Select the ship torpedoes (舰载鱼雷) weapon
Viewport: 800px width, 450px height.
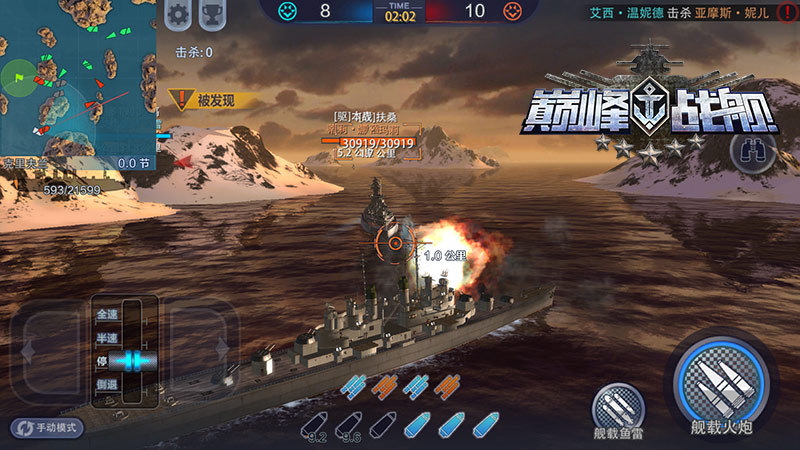[617, 408]
